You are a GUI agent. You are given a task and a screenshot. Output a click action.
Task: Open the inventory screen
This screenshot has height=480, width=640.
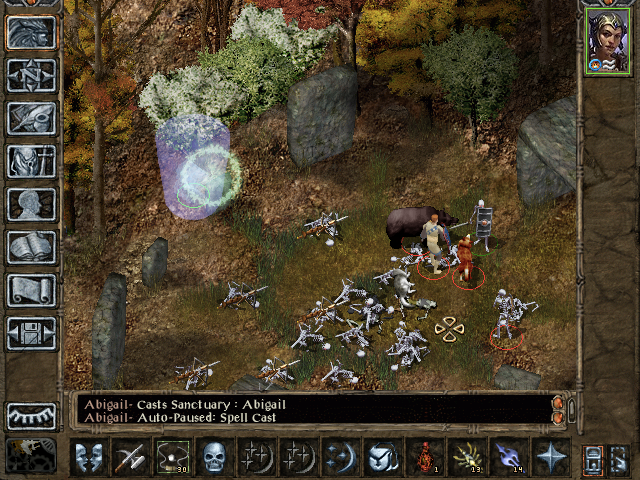[32, 161]
